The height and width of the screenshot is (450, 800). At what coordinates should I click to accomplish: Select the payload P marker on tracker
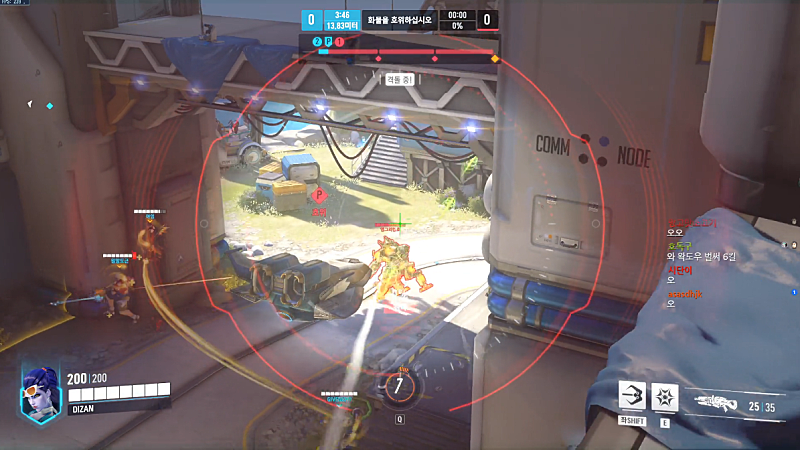[328, 42]
